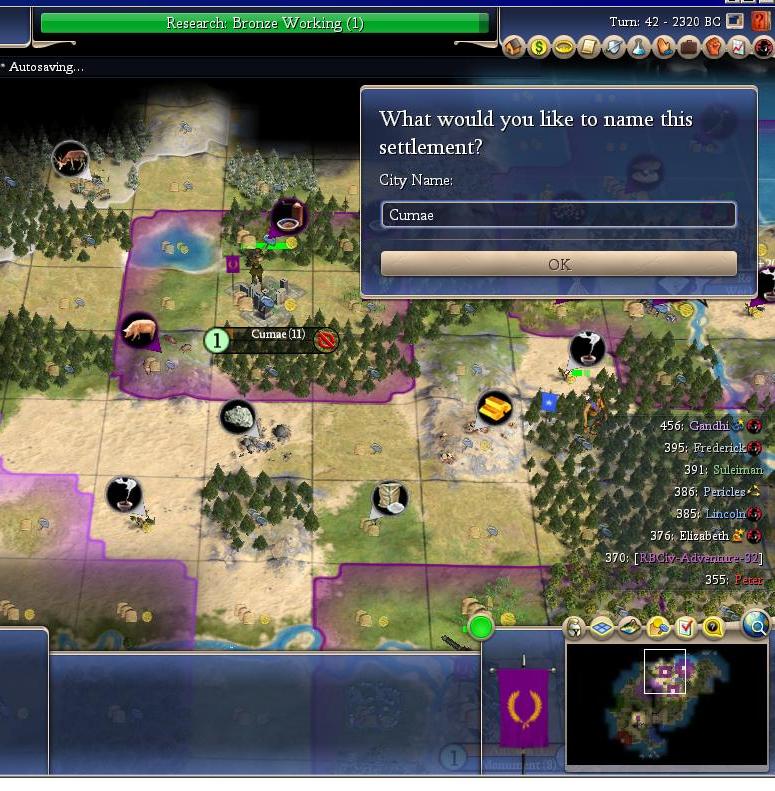
Task: Select Elizabeth in the scoreboard list
Action: tap(703, 536)
